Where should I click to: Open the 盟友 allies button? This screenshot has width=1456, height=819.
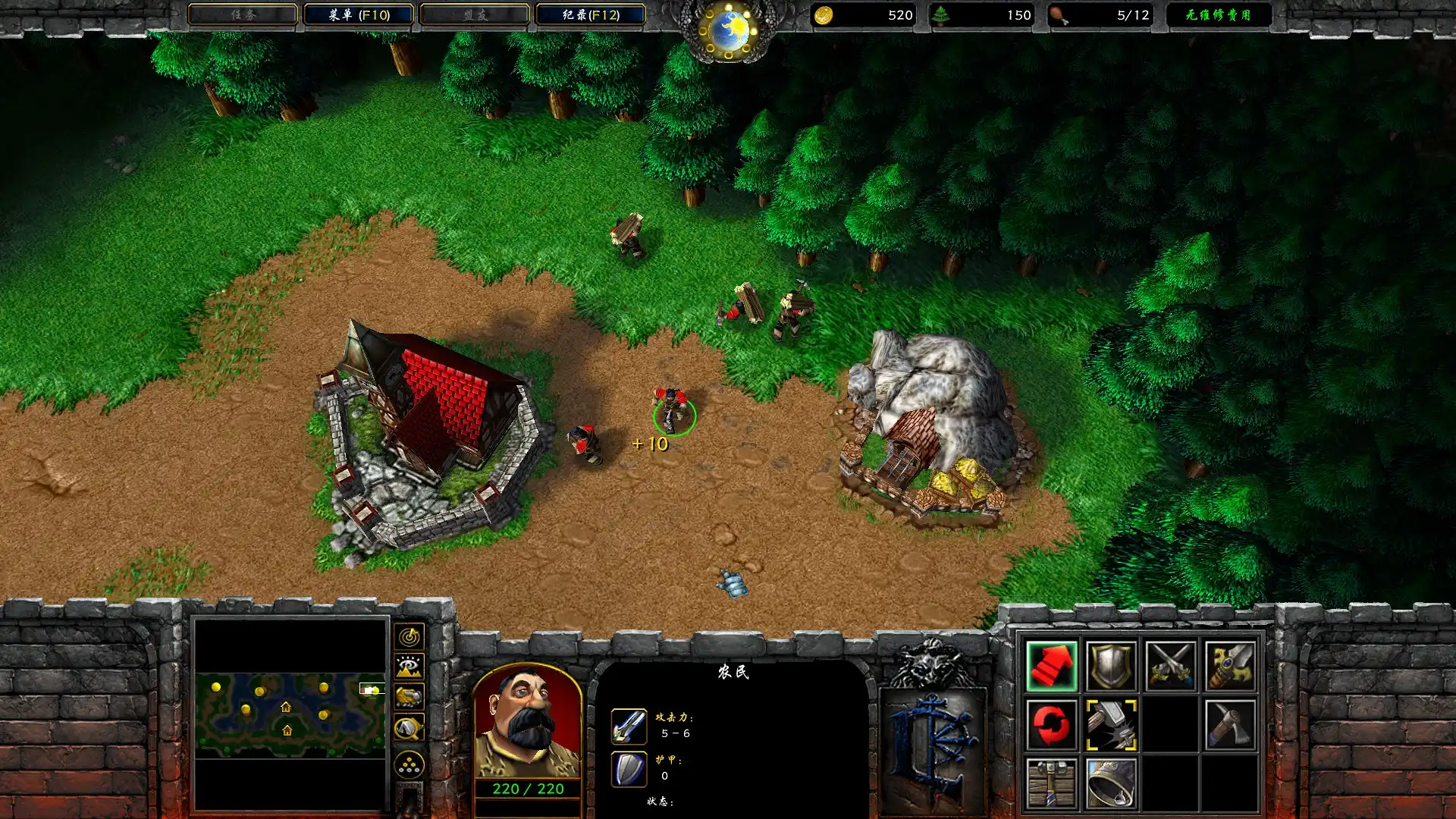(475, 14)
